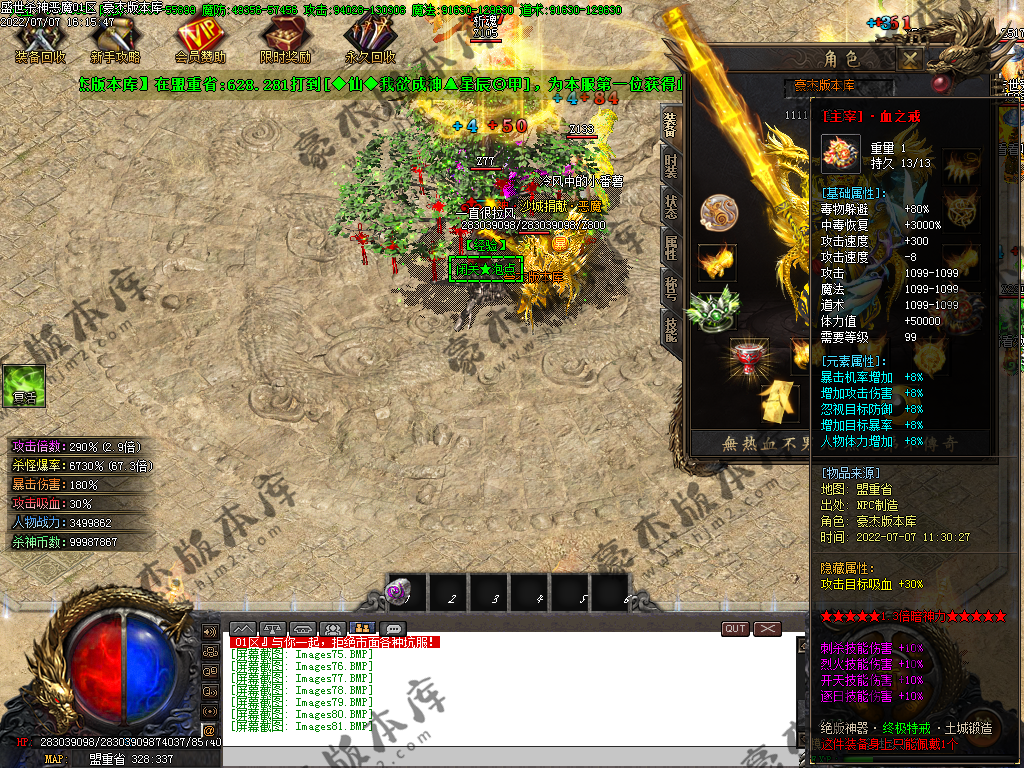This screenshot has height=768, width=1024.
Task: Switch to the 装备 equipment tab
Action: pyautogui.click(x=670, y=124)
